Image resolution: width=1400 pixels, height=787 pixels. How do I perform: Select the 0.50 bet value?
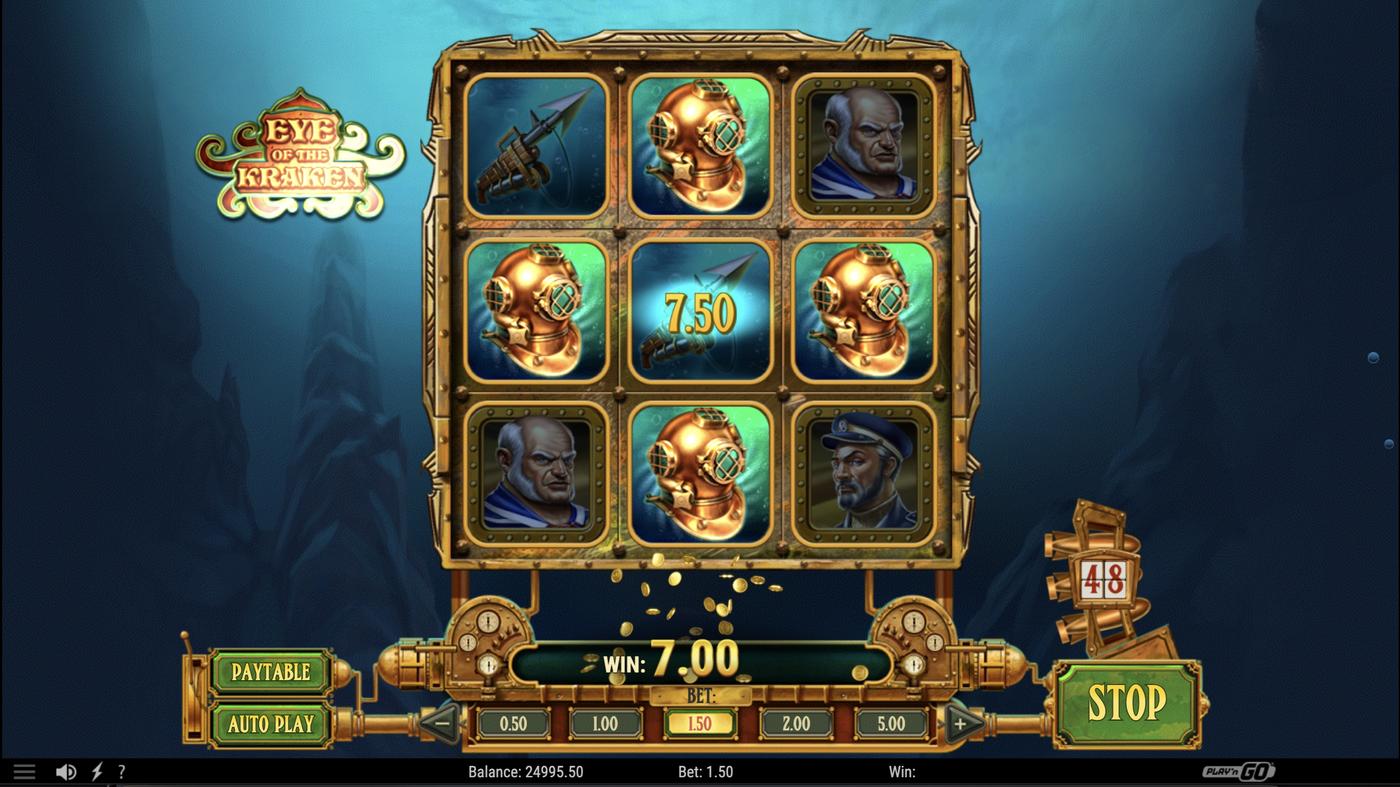(x=514, y=722)
